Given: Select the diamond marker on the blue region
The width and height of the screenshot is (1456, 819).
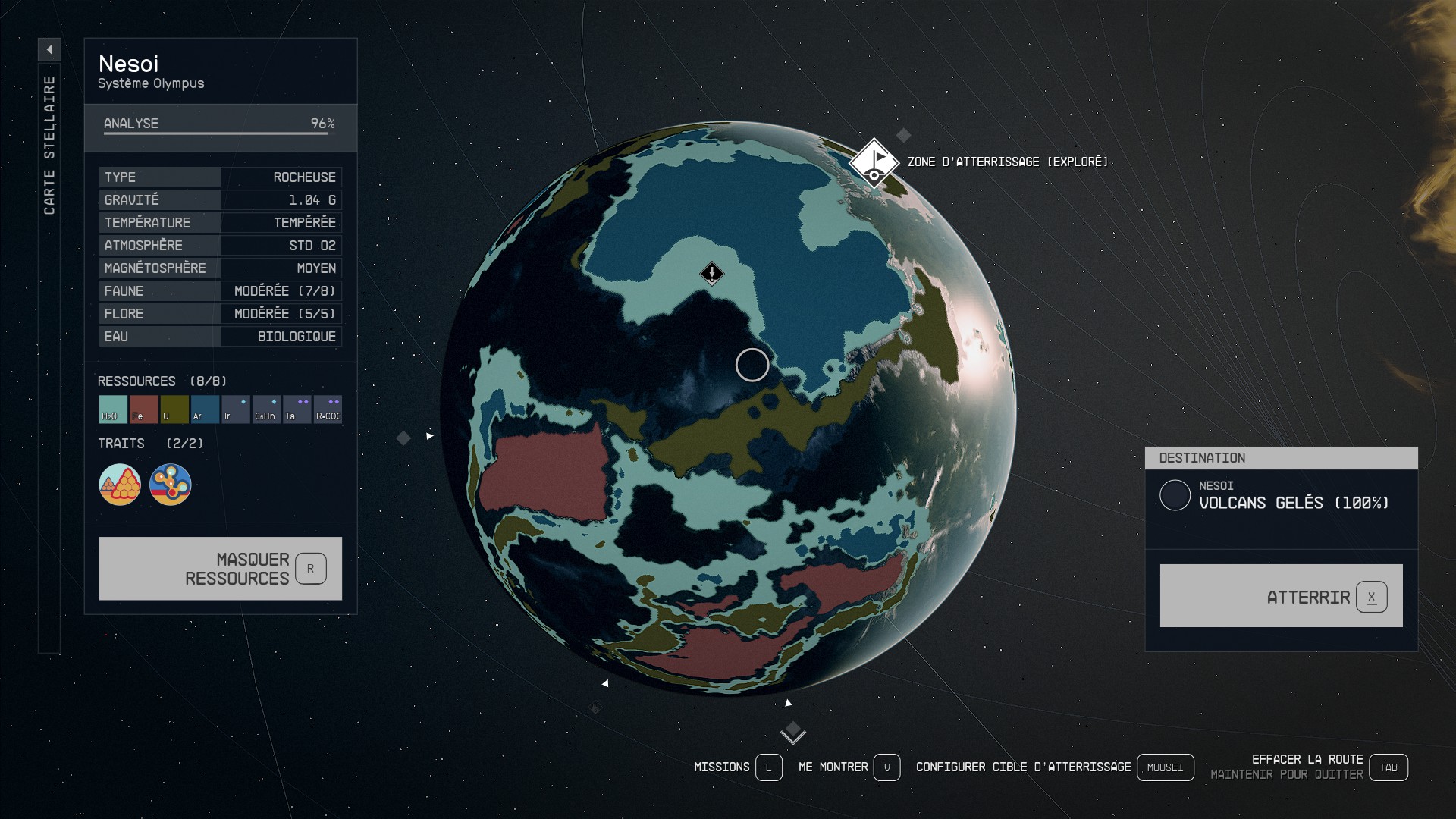Looking at the screenshot, I should click(711, 274).
